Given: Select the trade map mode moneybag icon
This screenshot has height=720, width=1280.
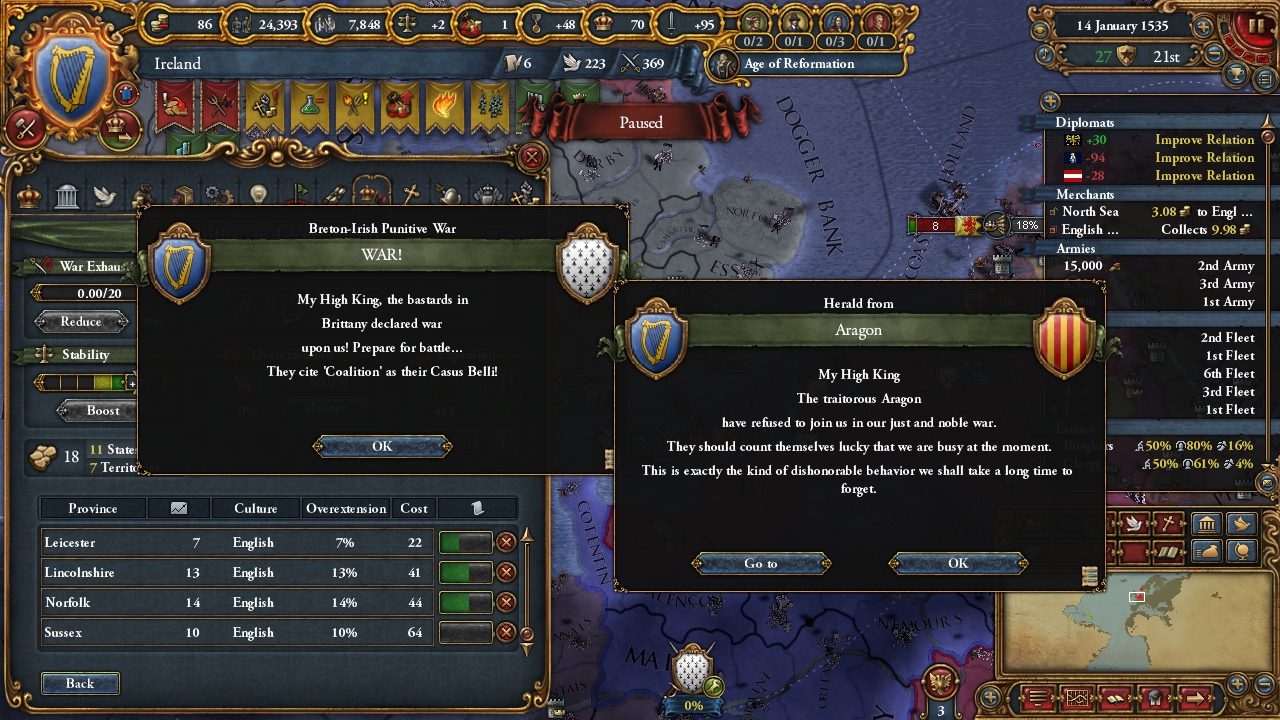Looking at the screenshot, I should (1207, 550).
